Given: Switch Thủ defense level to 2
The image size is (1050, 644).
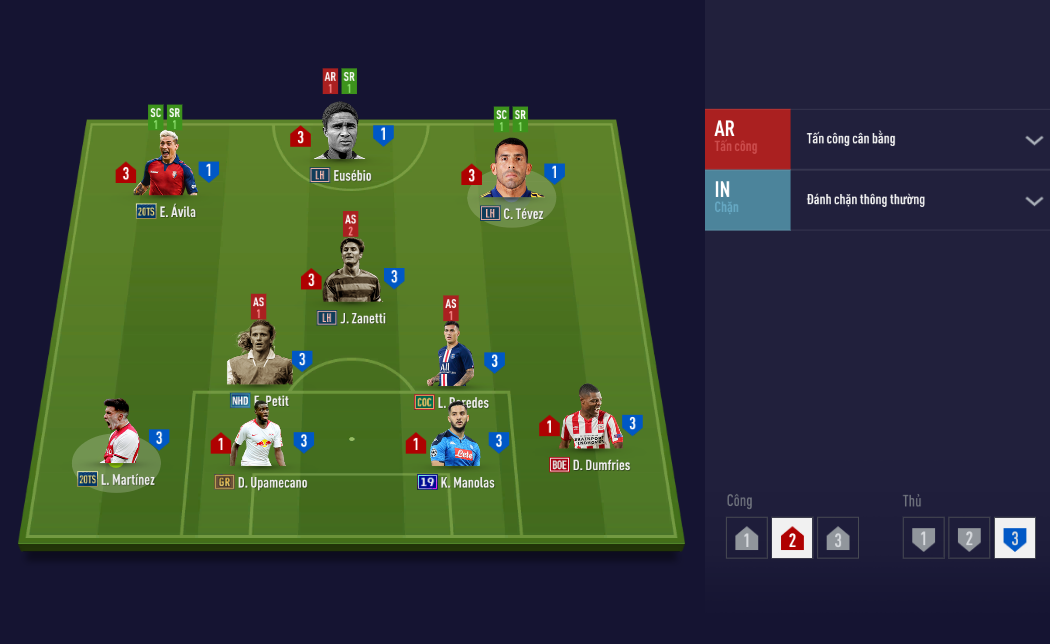Looking at the screenshot, I should point(969,539).
